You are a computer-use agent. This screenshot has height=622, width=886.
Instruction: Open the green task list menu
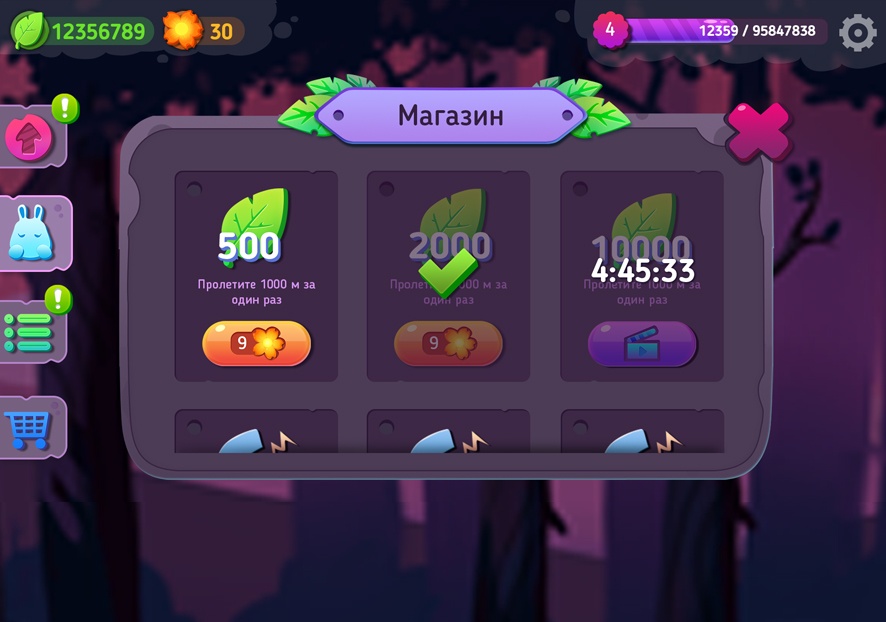point(29,332)
